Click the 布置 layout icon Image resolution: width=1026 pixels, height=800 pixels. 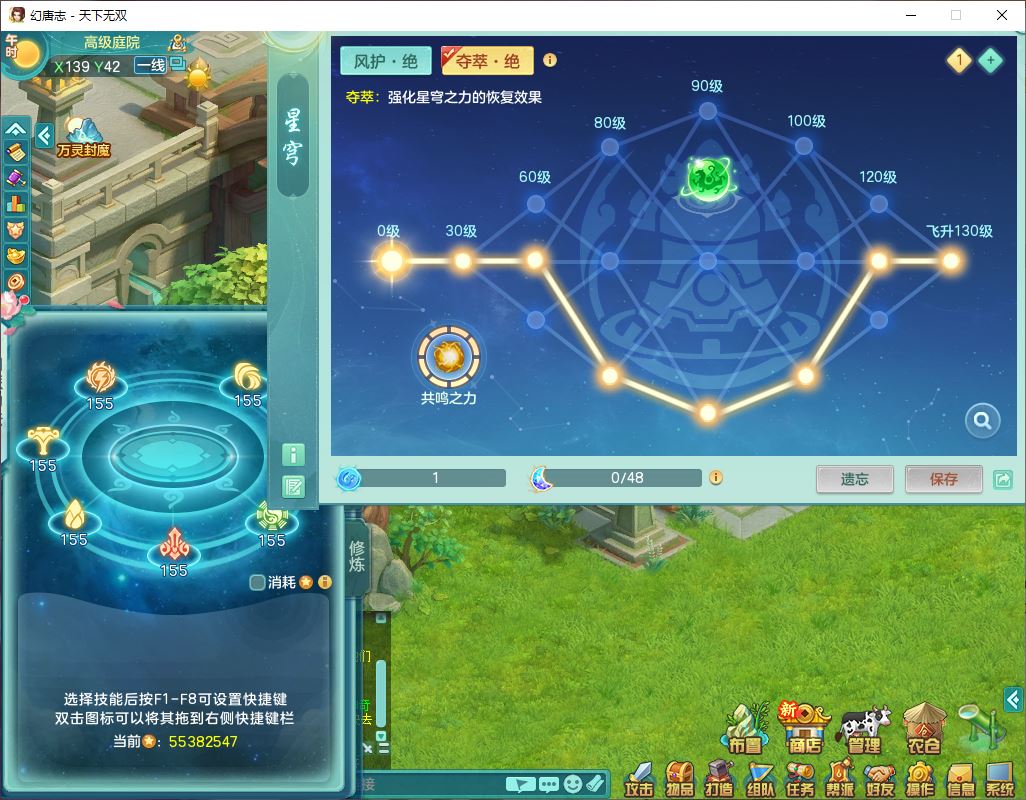[x=745, y=727]
